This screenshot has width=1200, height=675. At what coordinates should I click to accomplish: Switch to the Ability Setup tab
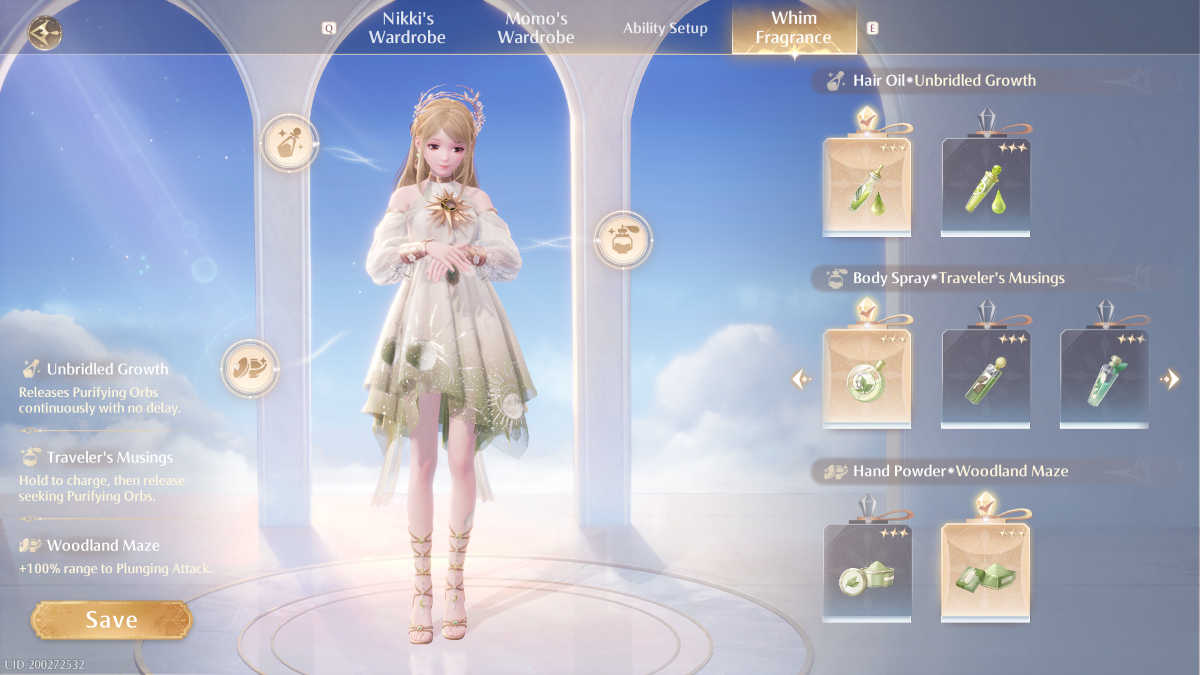(665, 28)
